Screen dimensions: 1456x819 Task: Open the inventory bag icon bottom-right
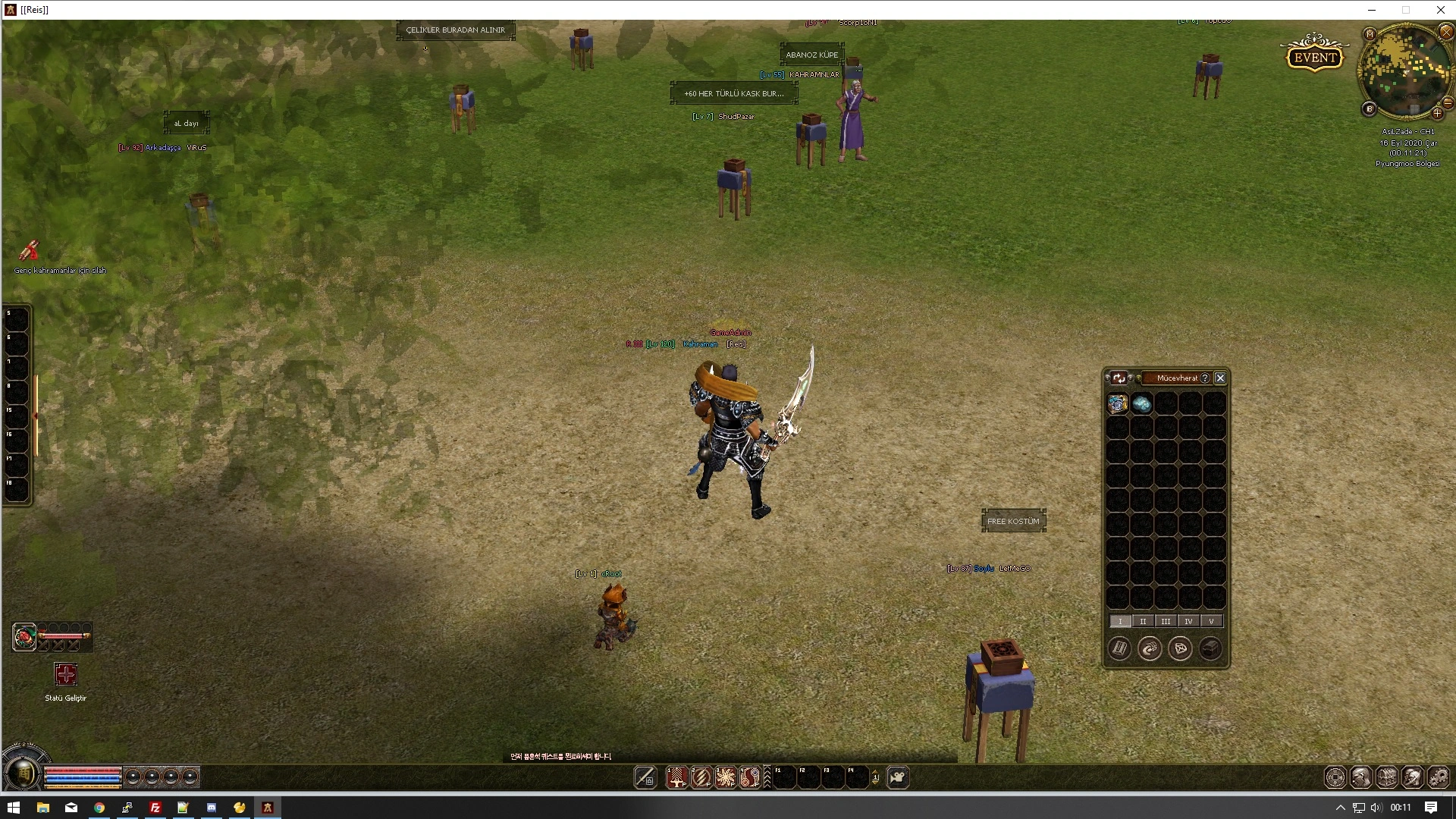[1389, 777]
